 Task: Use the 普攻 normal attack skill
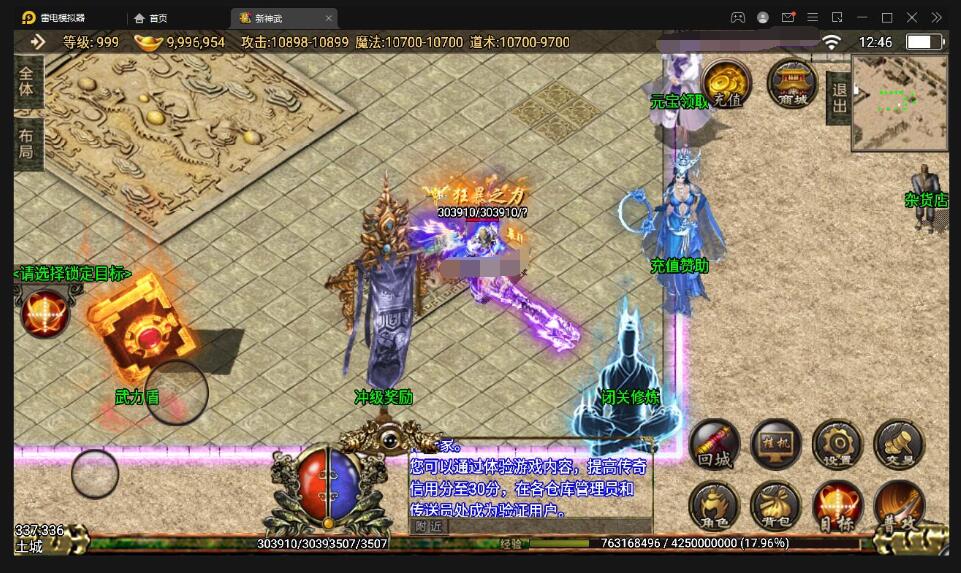tap(898, 506)
